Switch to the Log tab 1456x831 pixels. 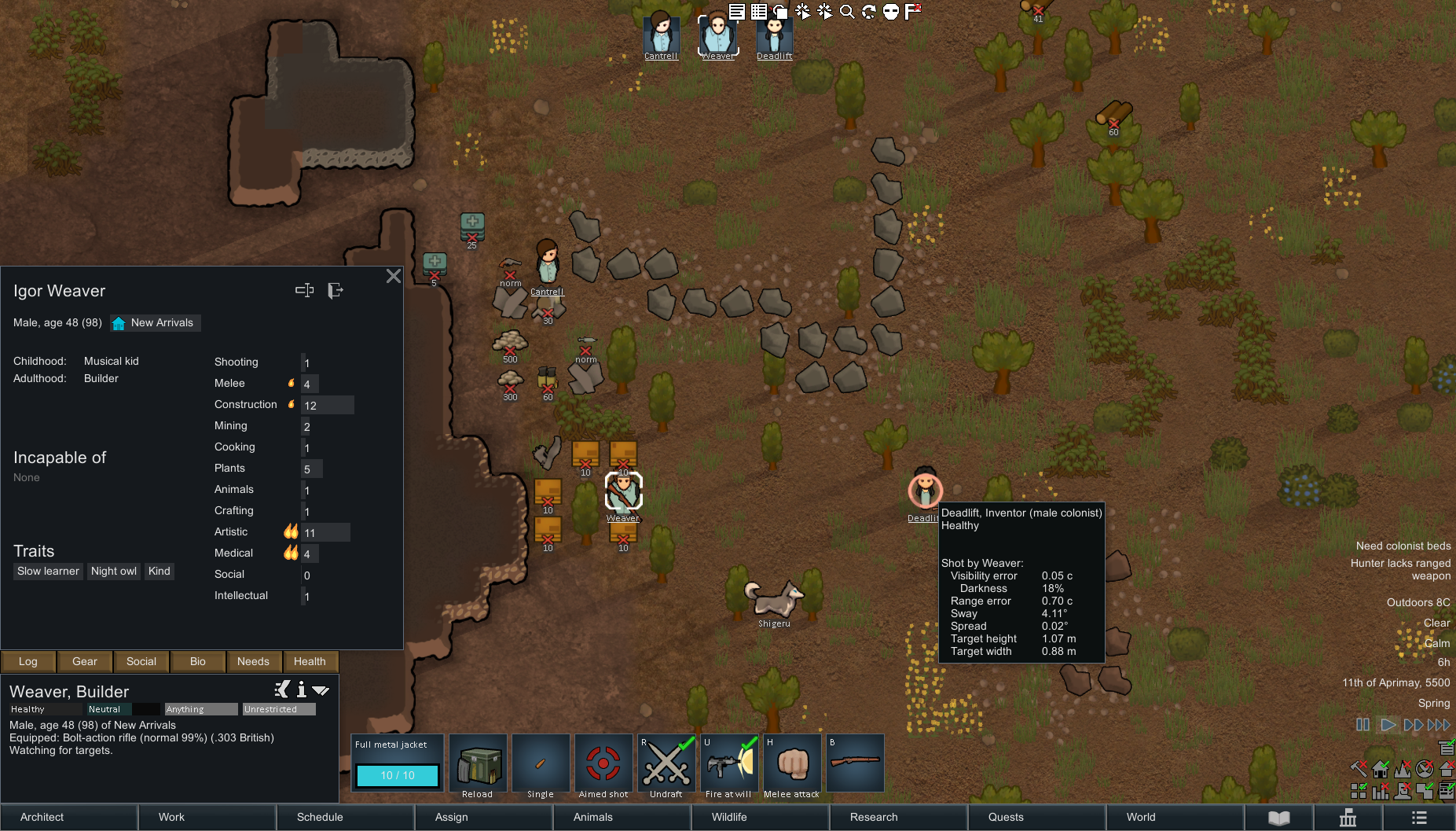tap(28, 661)
